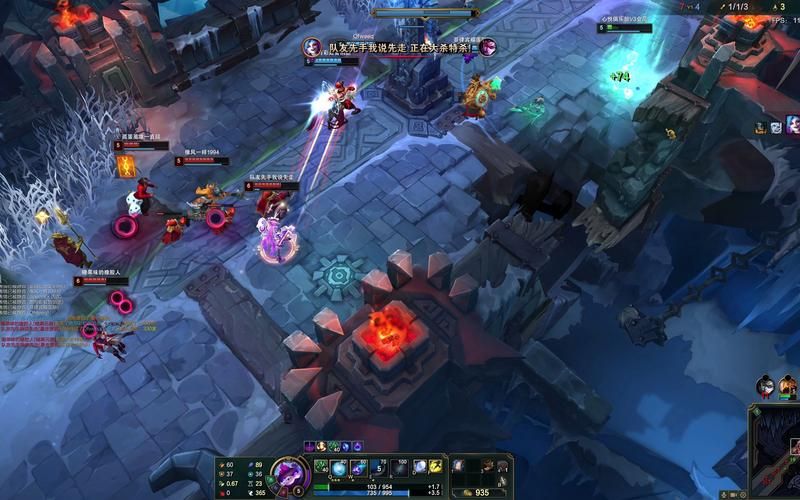Select the white-haired teammate portrait above the minimap
The width and height of the screenshot is (800, 500).
click(x=766, y=386)
